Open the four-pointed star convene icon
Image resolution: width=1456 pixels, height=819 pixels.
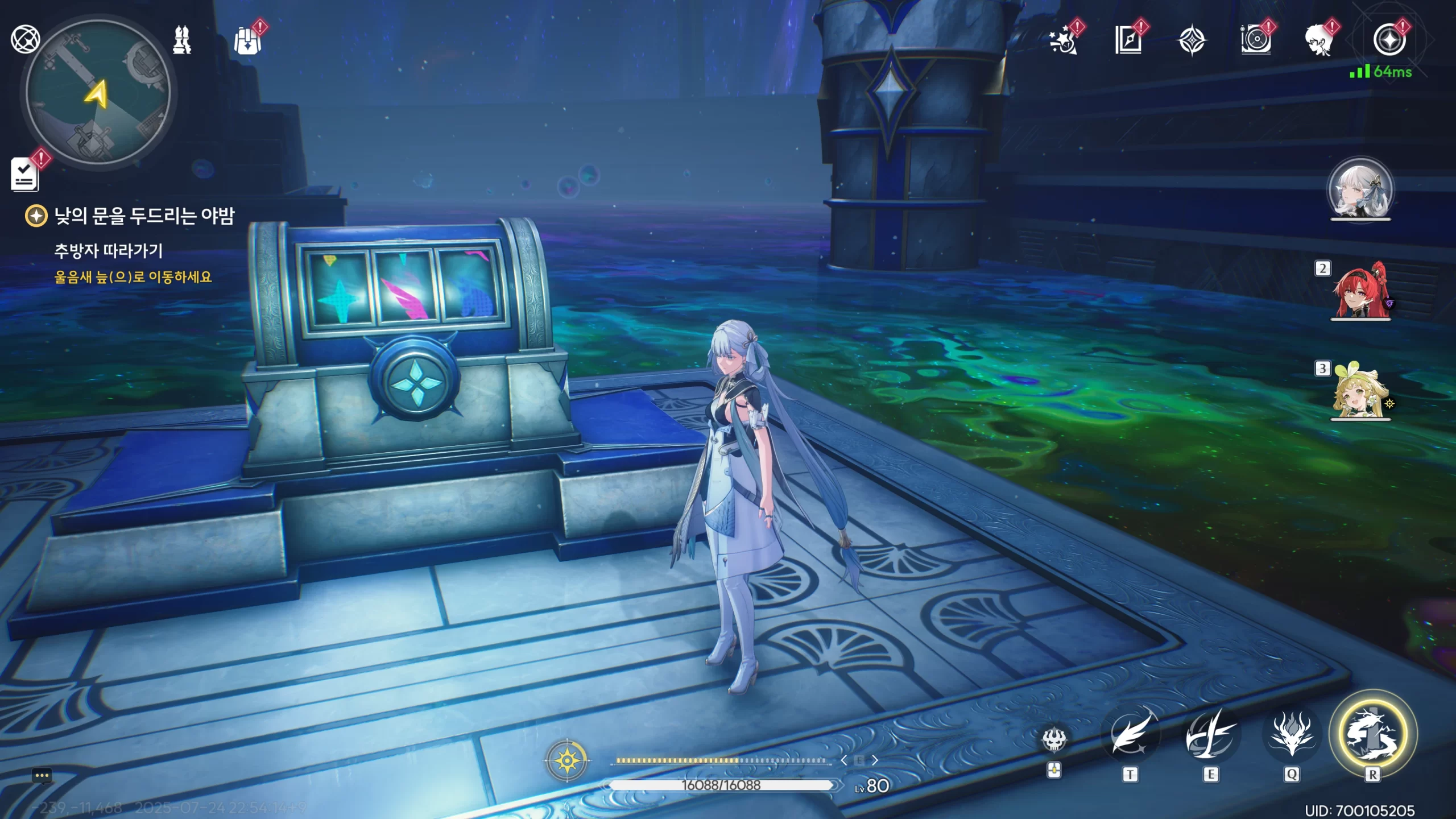[x=1192, y=41]
